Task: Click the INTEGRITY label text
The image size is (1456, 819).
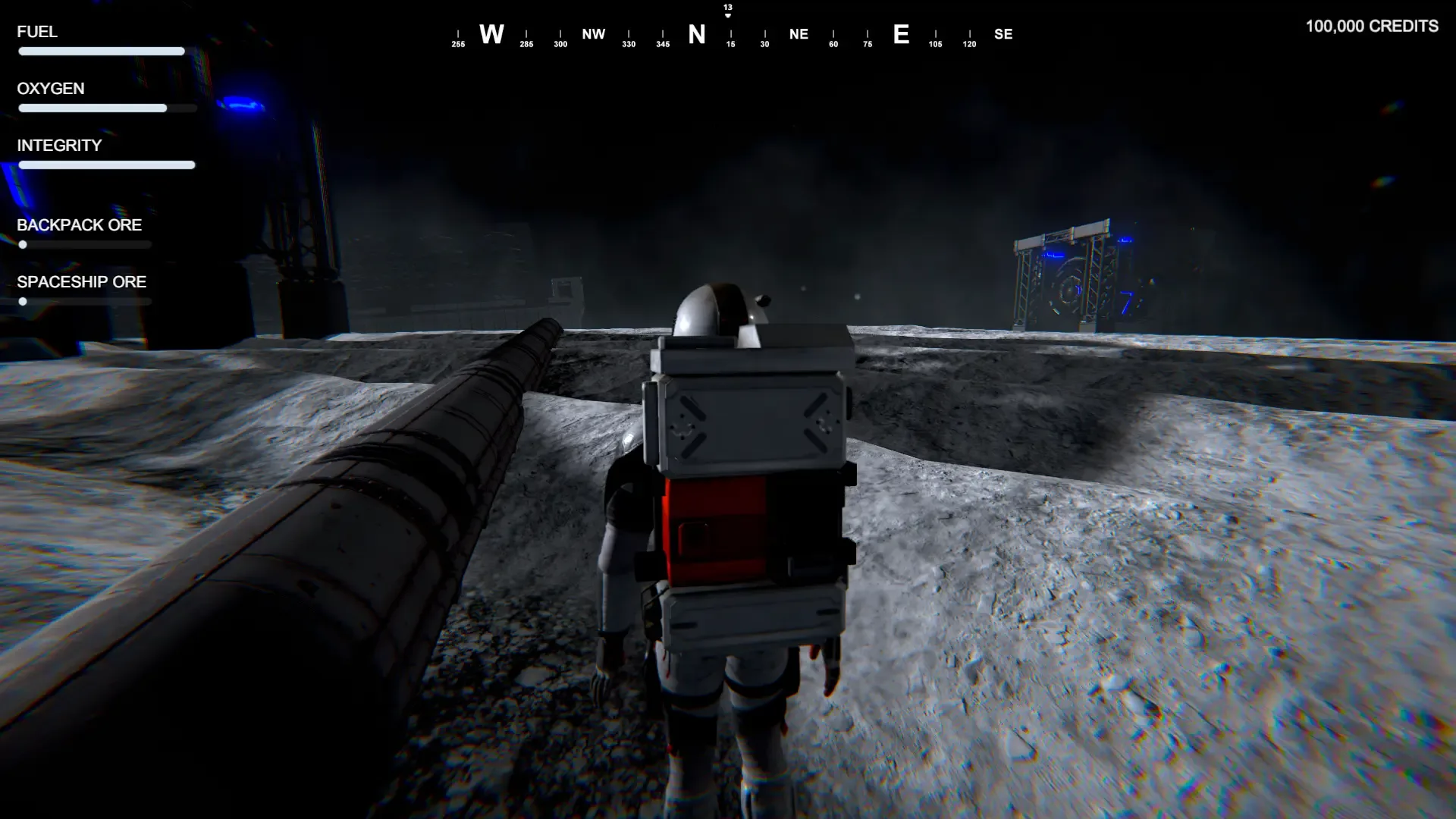Action: (58, 146)
